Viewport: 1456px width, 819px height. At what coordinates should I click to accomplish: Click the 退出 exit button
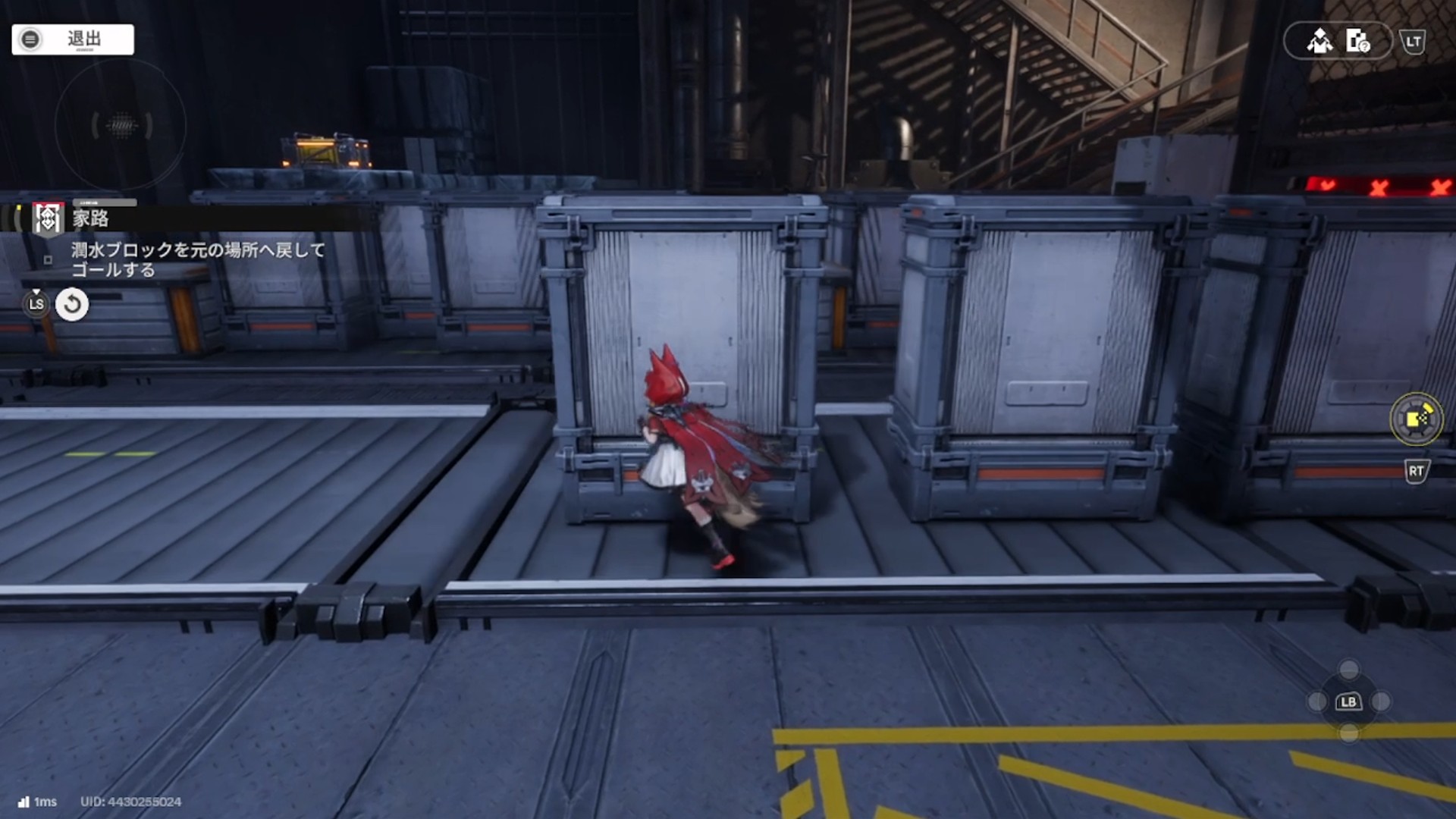click(73, 39)
